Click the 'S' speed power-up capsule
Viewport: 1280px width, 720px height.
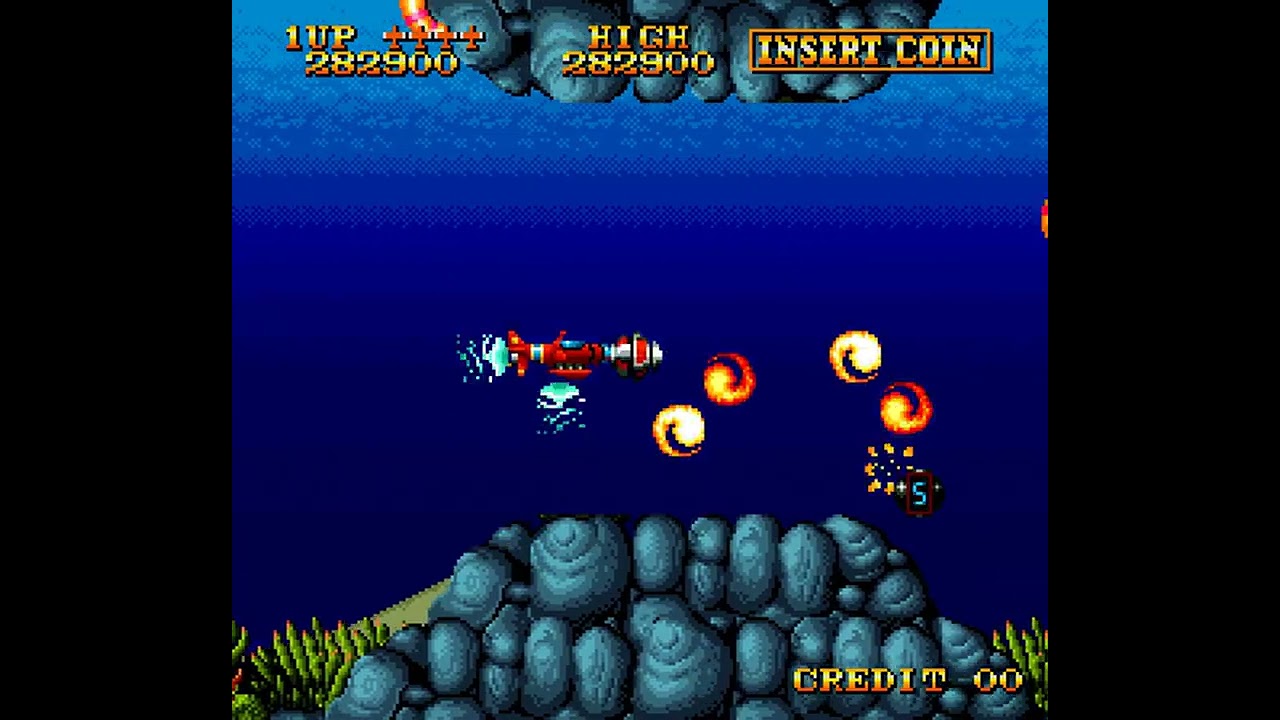pos(918,492)
